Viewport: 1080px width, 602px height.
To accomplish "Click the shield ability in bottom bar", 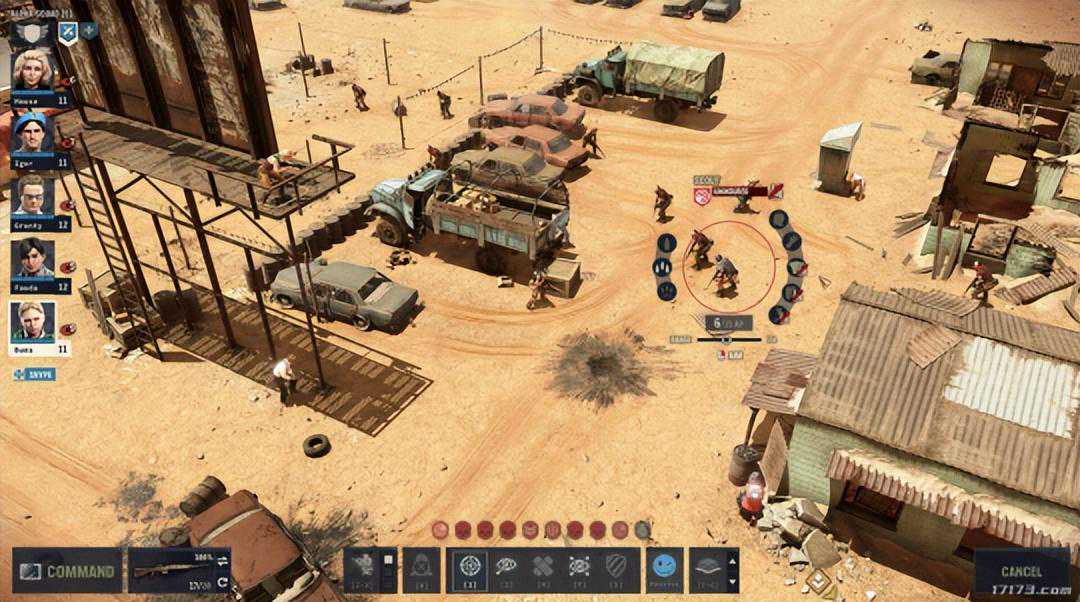I will click(615, 568).
